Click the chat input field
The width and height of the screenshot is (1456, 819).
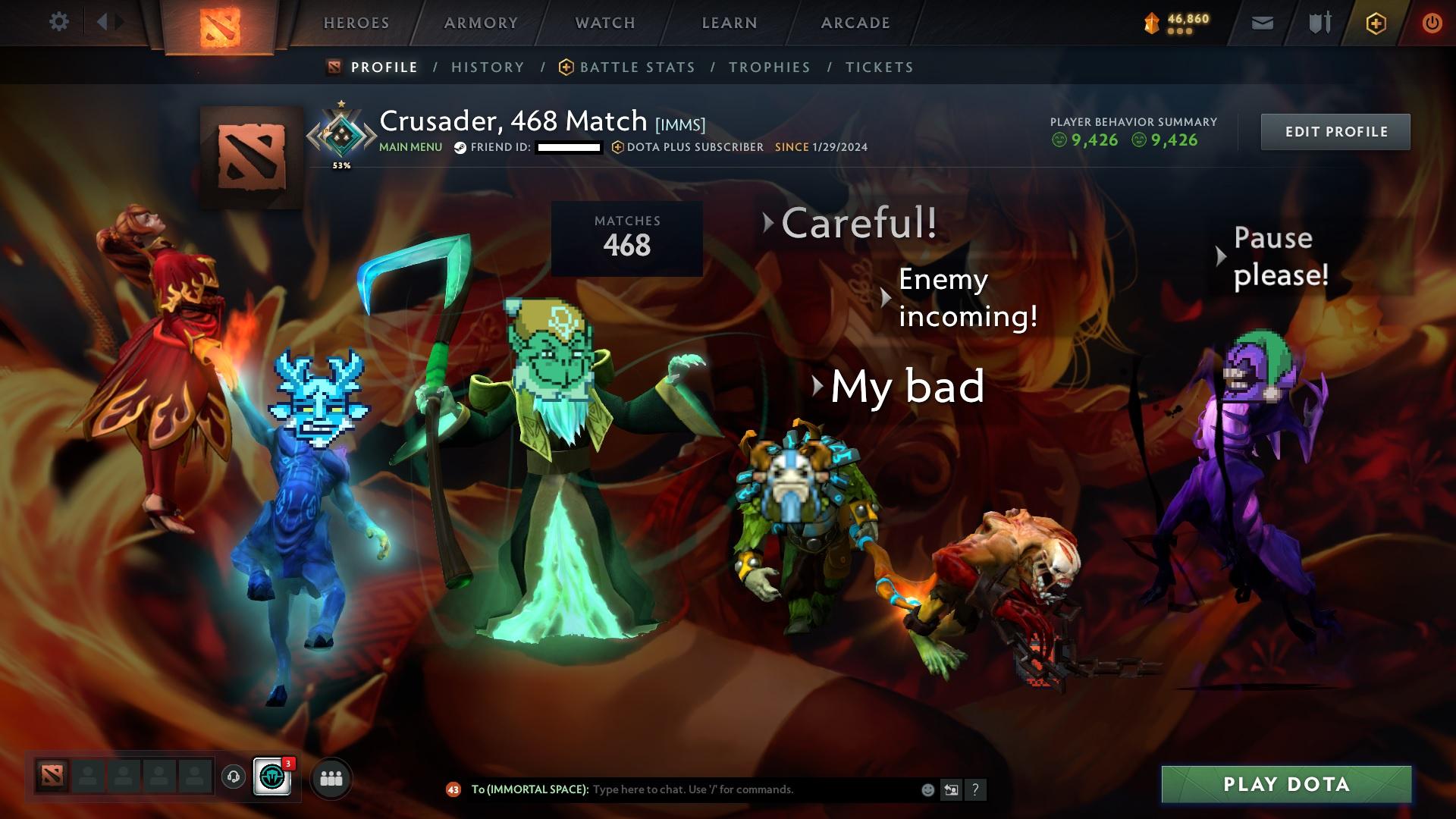point(720,790)
